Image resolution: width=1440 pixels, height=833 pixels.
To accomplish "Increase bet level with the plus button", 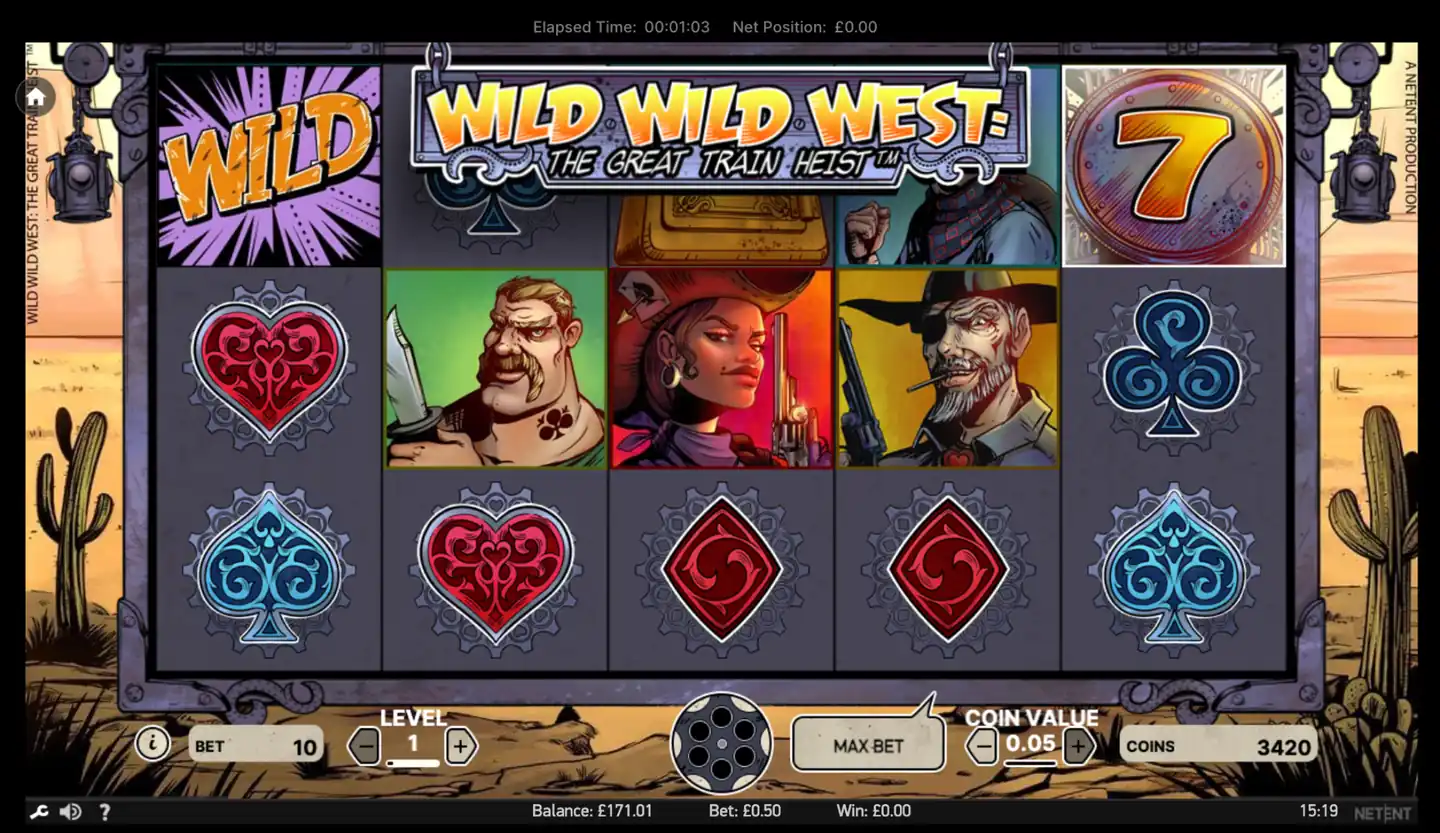I will click(x=461, y=745).
